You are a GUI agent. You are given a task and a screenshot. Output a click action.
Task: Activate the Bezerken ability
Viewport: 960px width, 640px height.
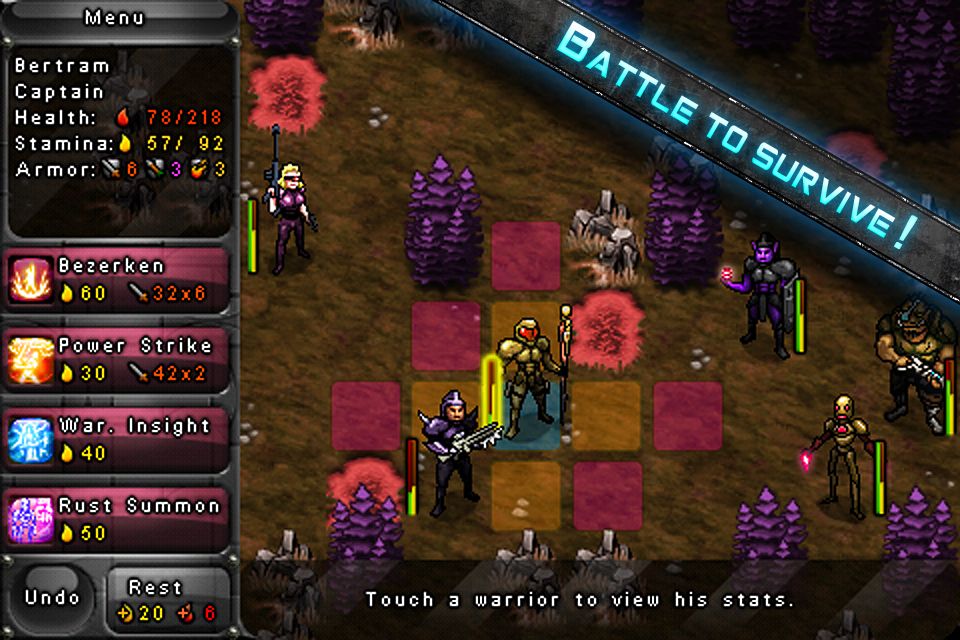pos(120,279)
